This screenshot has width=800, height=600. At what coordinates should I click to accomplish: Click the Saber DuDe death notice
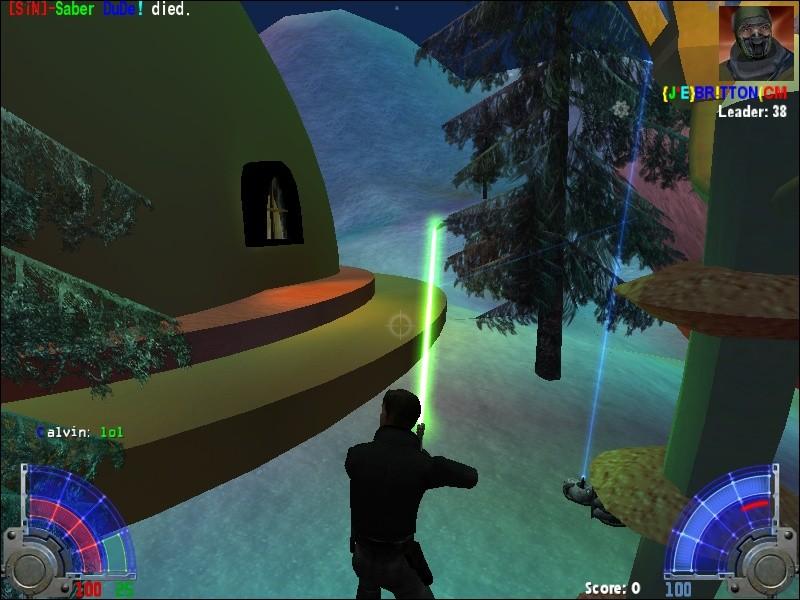coord(98,9)
